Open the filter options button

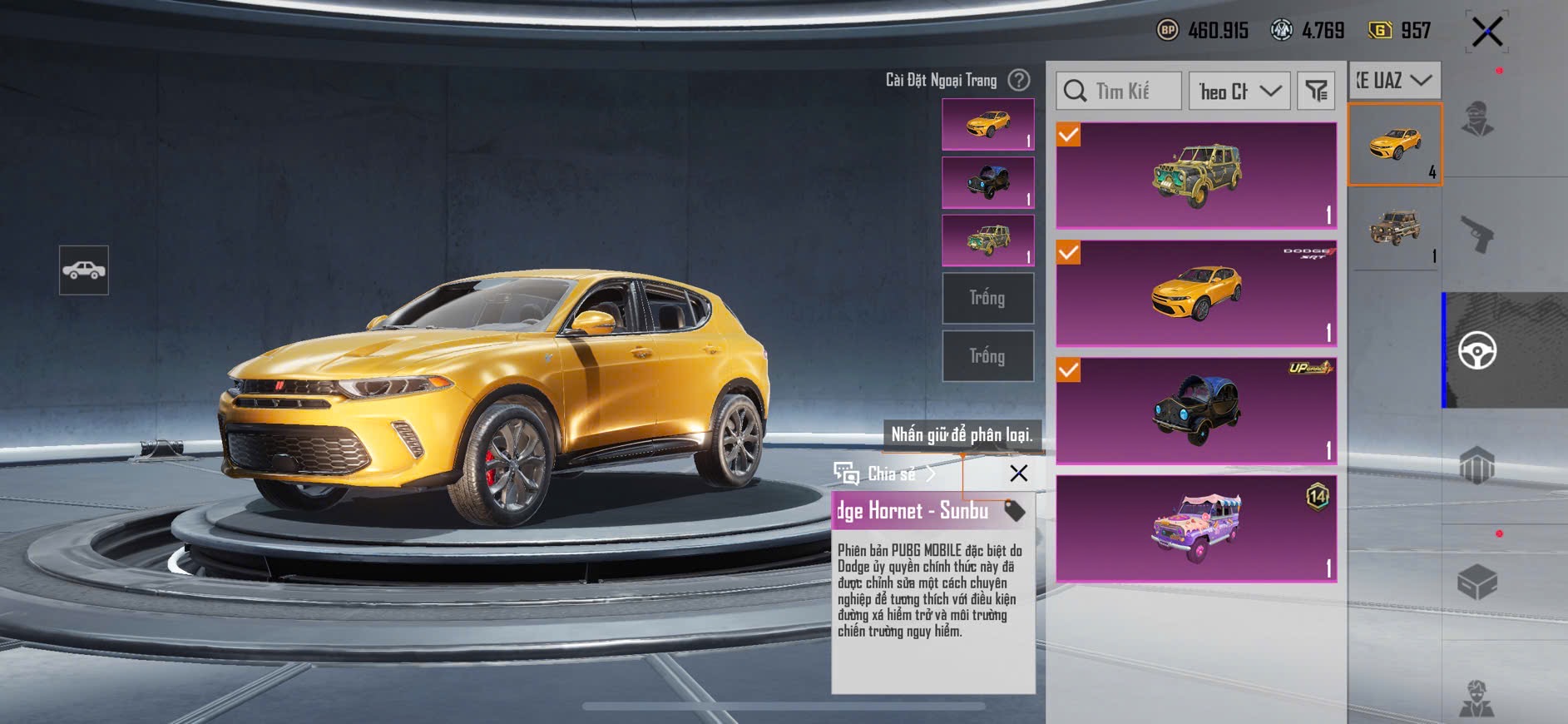[x=1316, y=91]
